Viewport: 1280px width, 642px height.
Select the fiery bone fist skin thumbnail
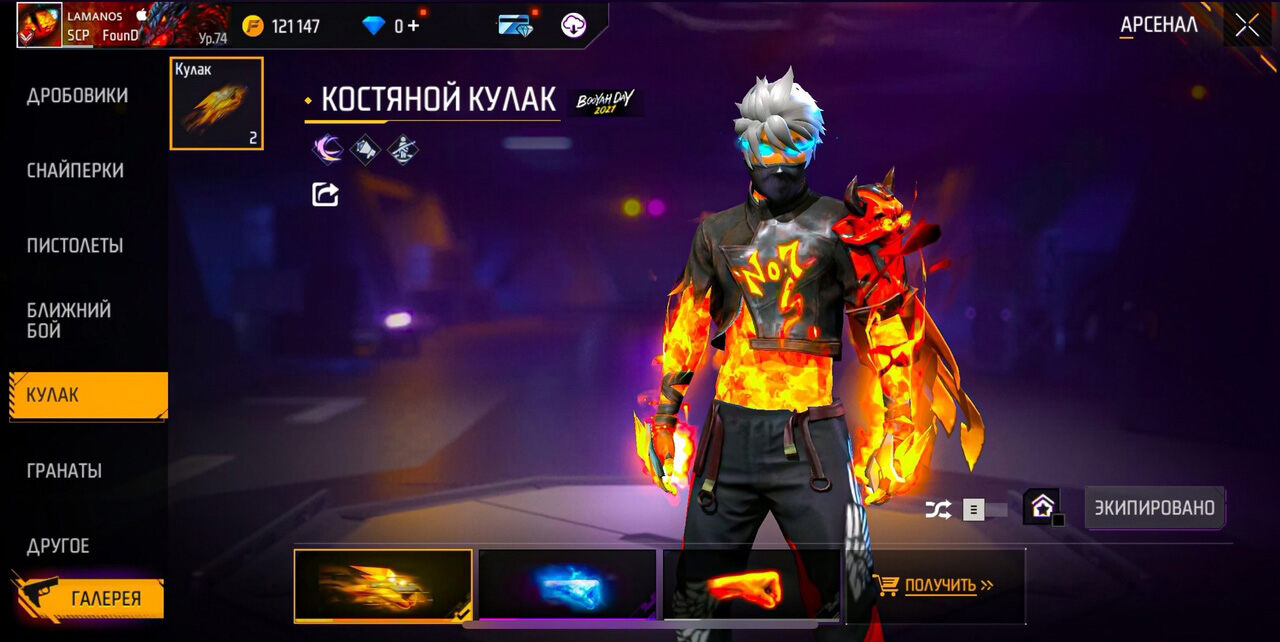pyautogui.click(x=383, y=585)
